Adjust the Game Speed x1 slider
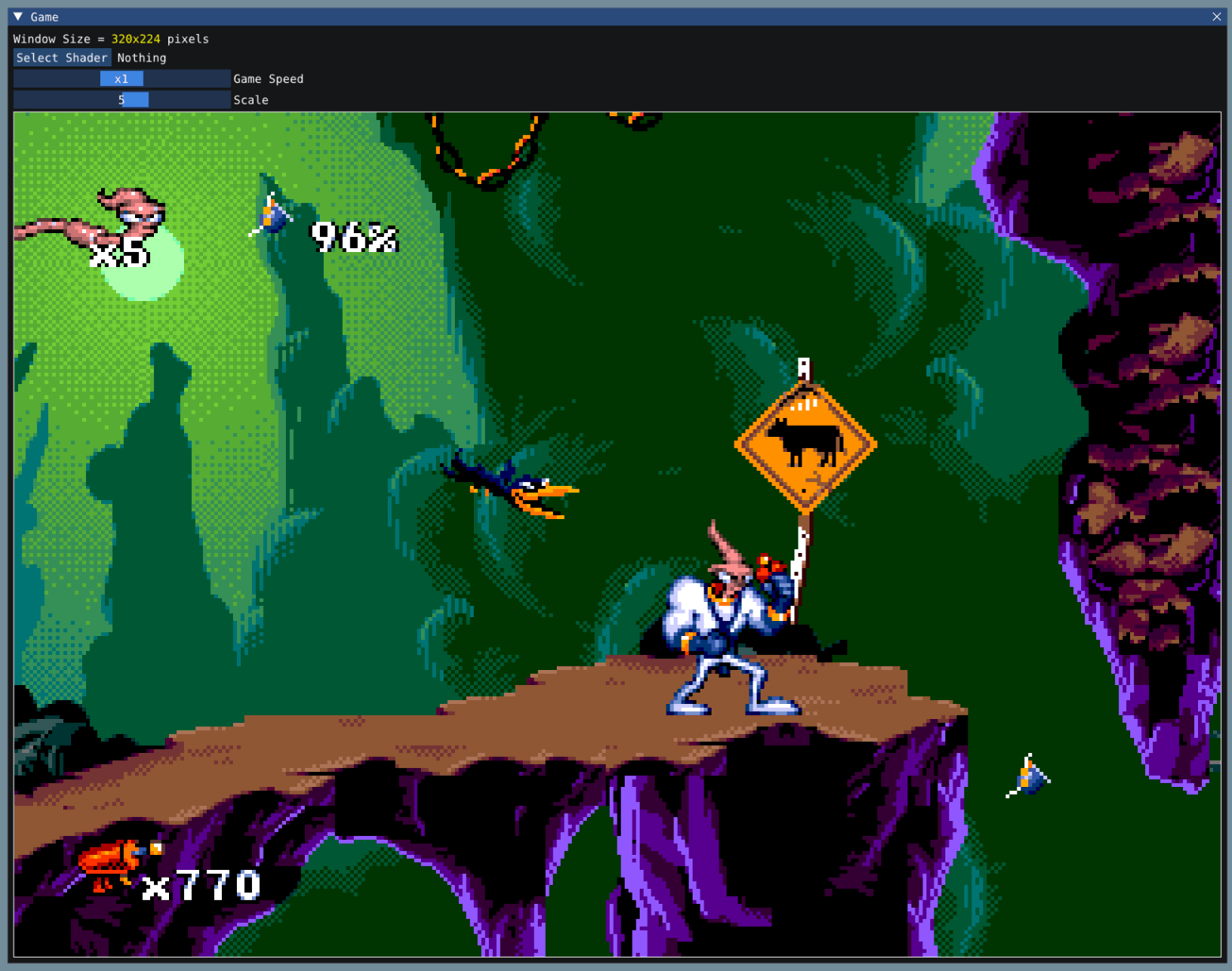The image size is (1232, 971). tap(122, 78)
